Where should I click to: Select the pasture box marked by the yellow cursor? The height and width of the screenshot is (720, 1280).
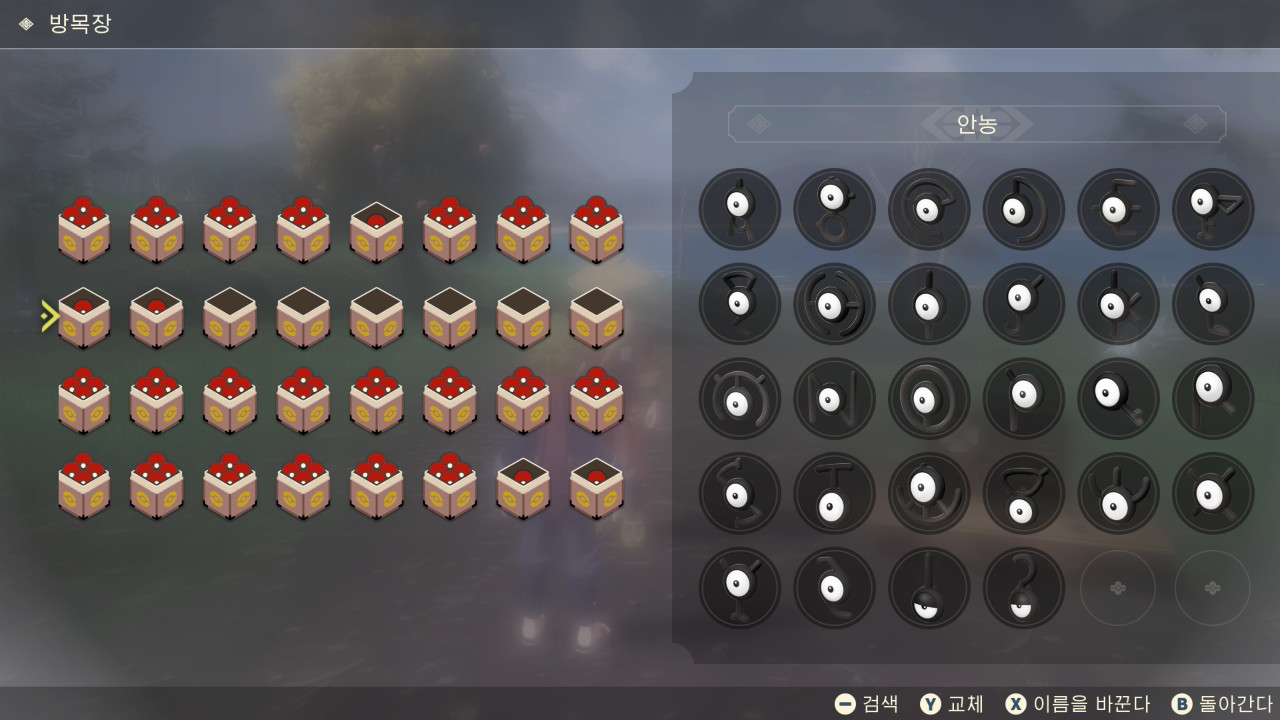click(84, 318)
